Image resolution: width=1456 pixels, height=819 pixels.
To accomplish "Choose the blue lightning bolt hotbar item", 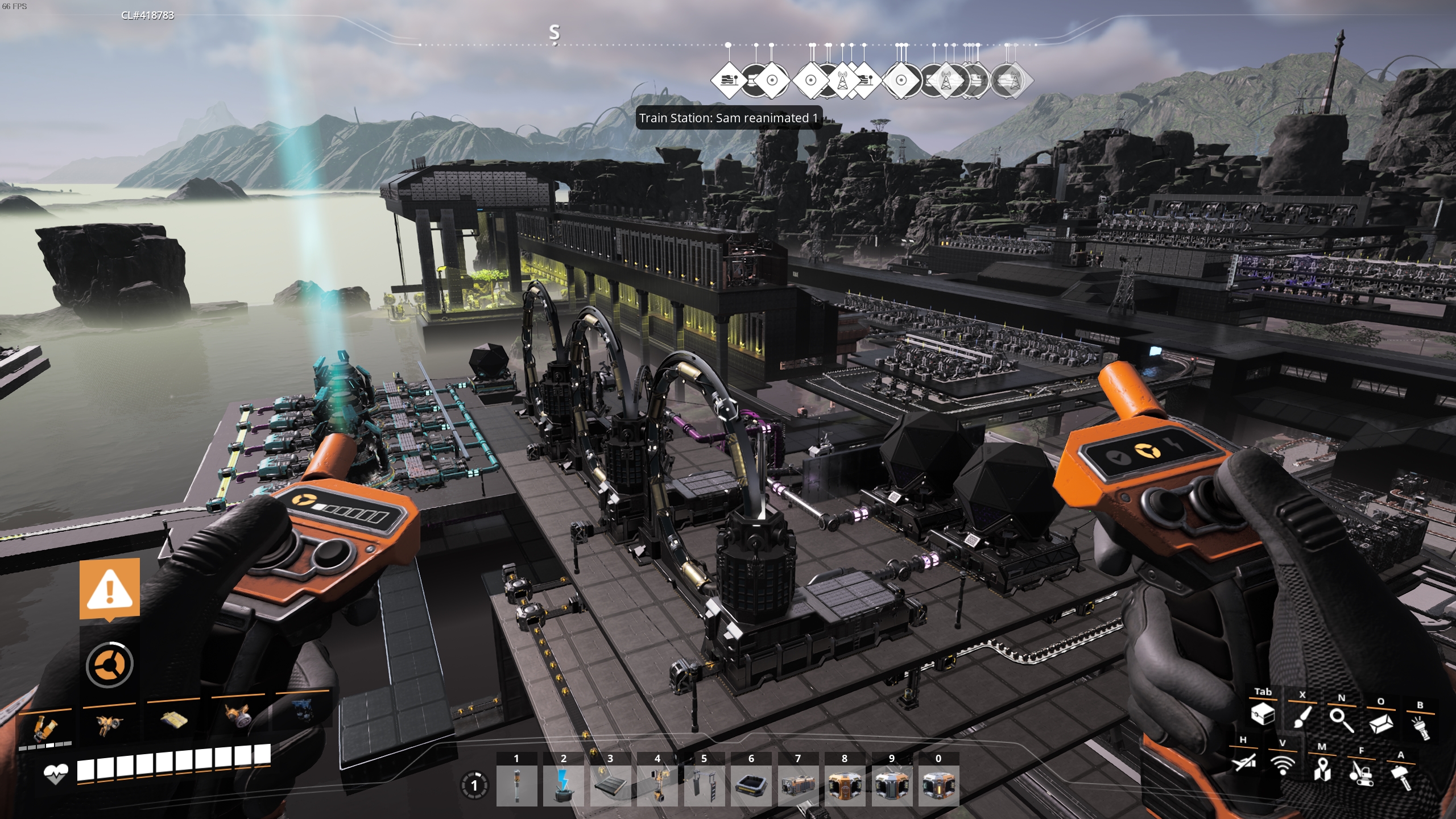I will 563,786.
